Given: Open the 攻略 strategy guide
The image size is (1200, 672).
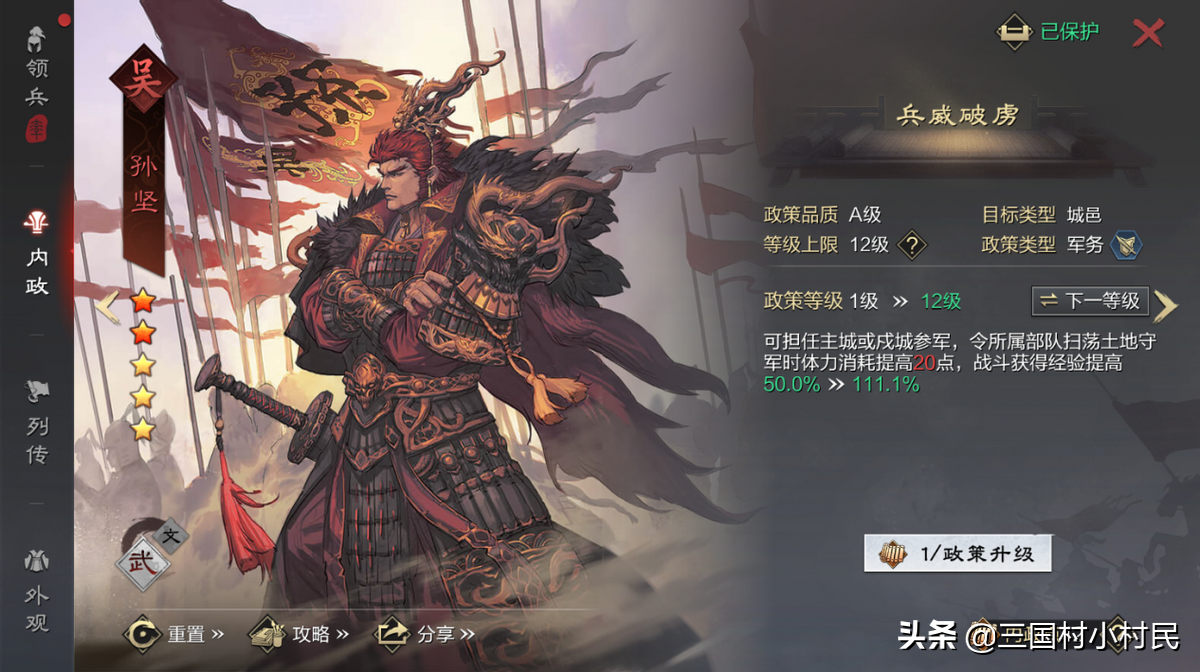Looking at the screenshot, I should (x=299, y=633).
